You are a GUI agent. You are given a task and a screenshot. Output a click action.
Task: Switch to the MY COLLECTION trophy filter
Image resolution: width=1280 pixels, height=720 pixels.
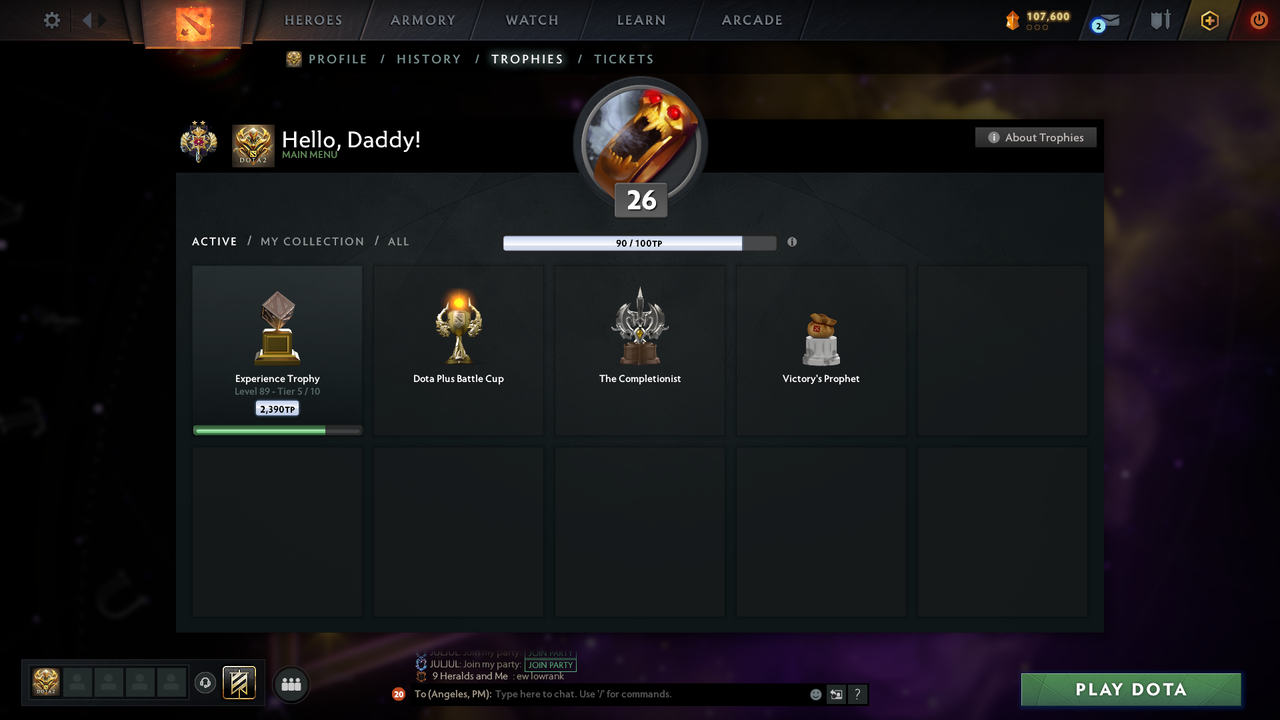[x=312, y=241]
